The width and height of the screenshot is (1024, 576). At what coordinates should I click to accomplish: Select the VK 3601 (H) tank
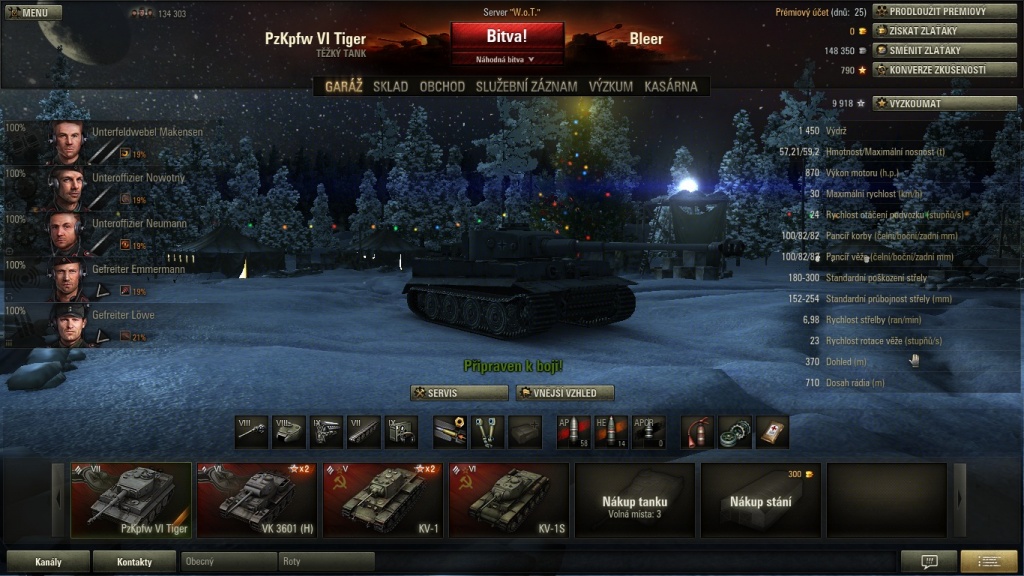(256, 499)
